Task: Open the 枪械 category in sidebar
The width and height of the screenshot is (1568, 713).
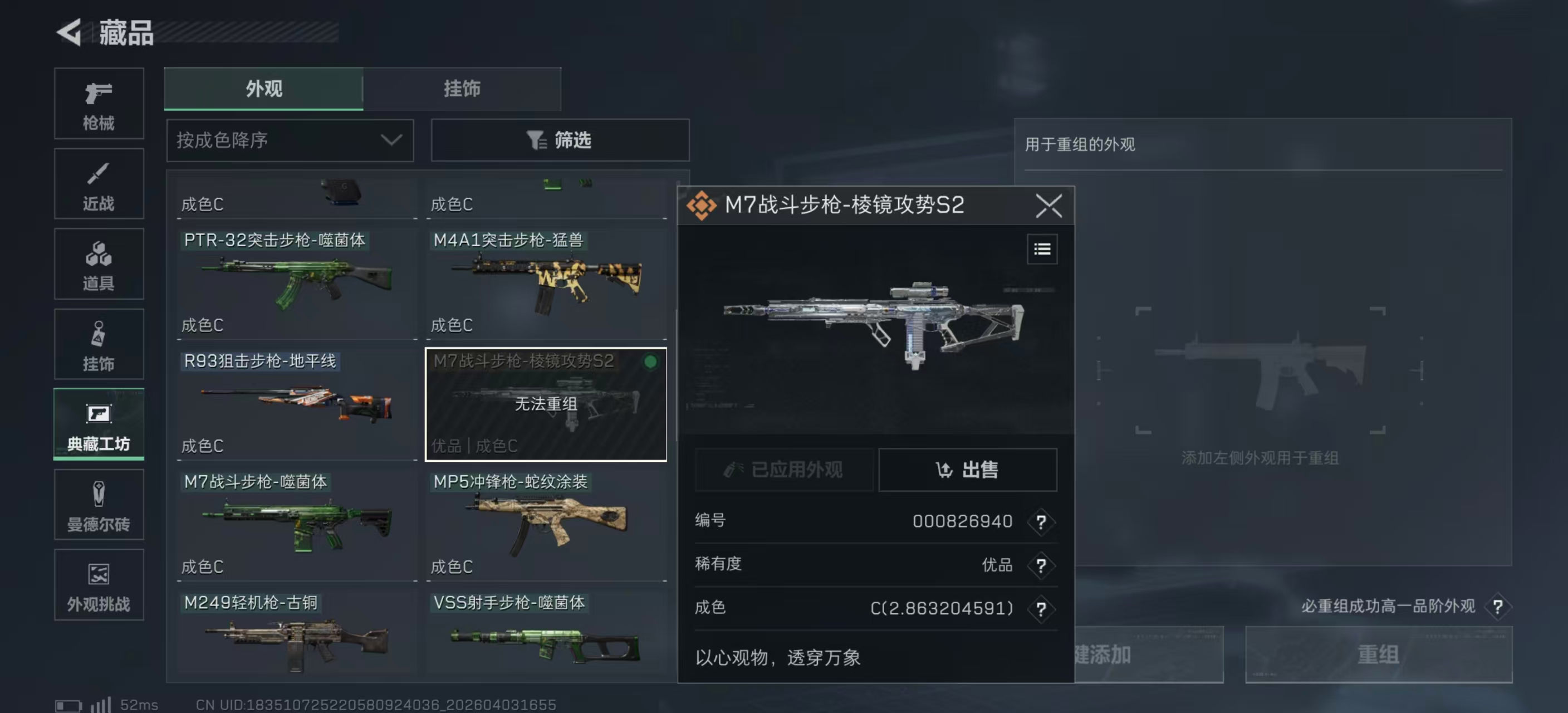Action: (x=99, y=104)
